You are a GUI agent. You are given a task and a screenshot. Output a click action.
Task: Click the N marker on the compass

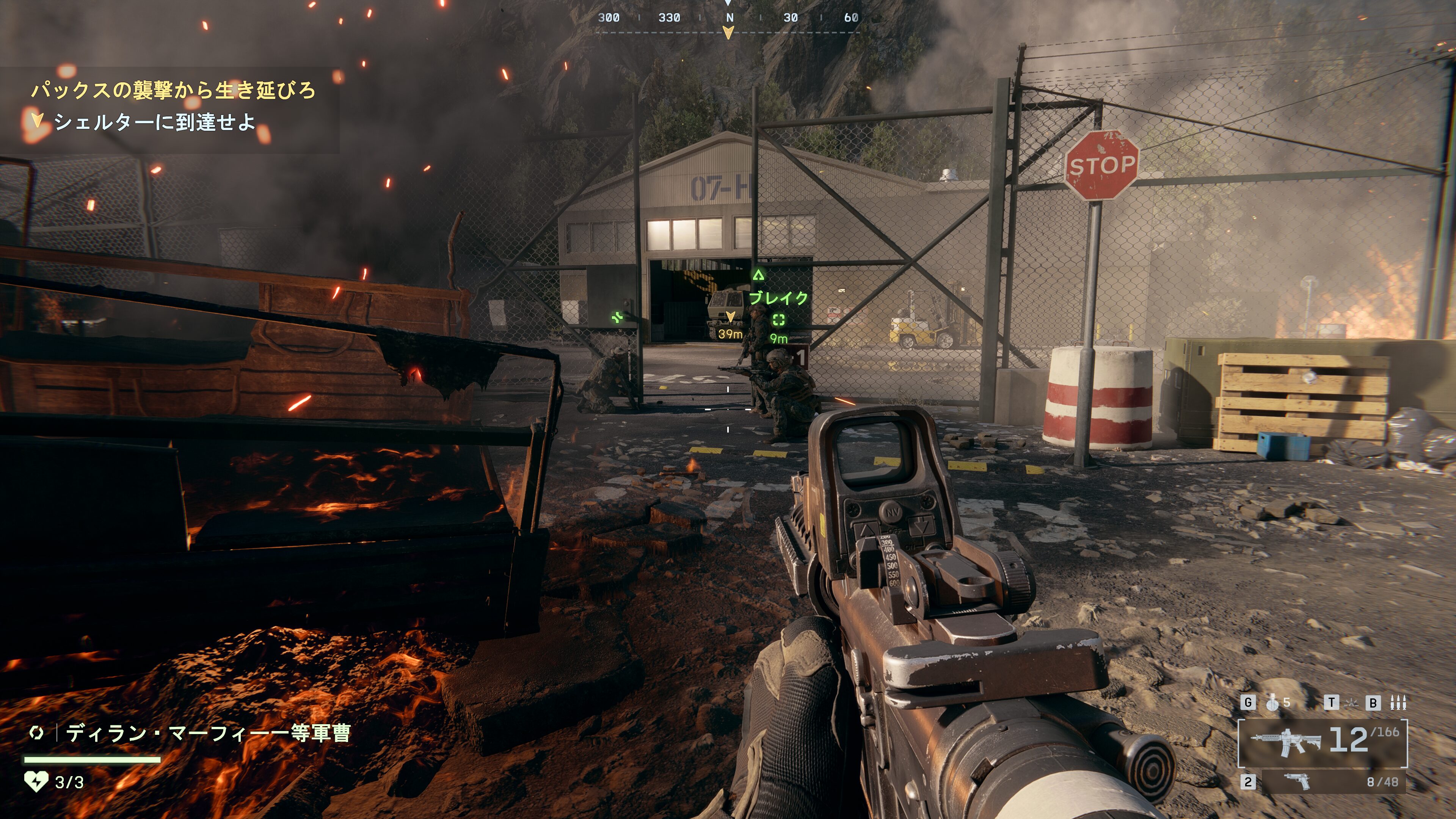[x=729, y=17]
